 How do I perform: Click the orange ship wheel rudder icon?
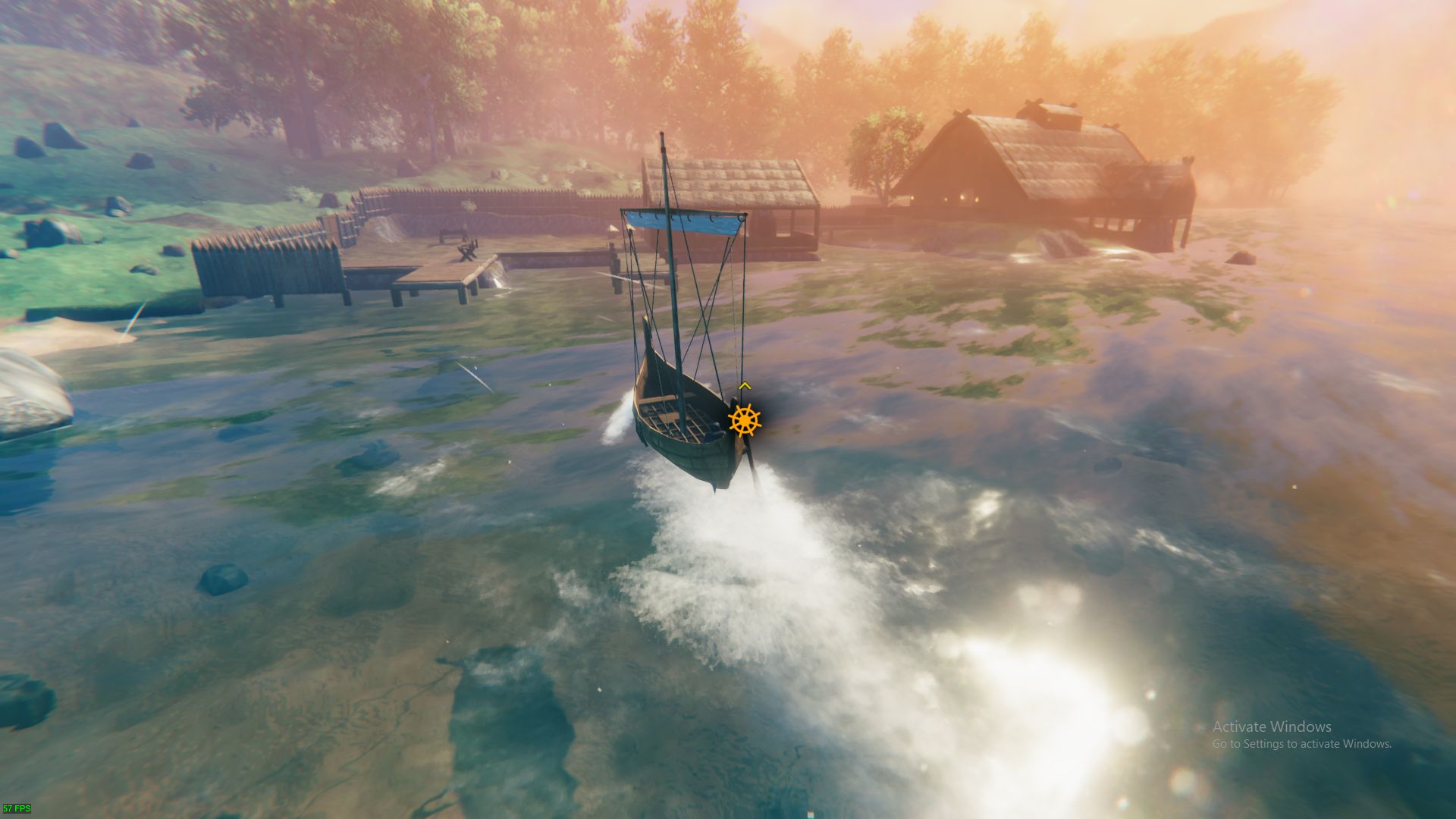coord(744,420)
